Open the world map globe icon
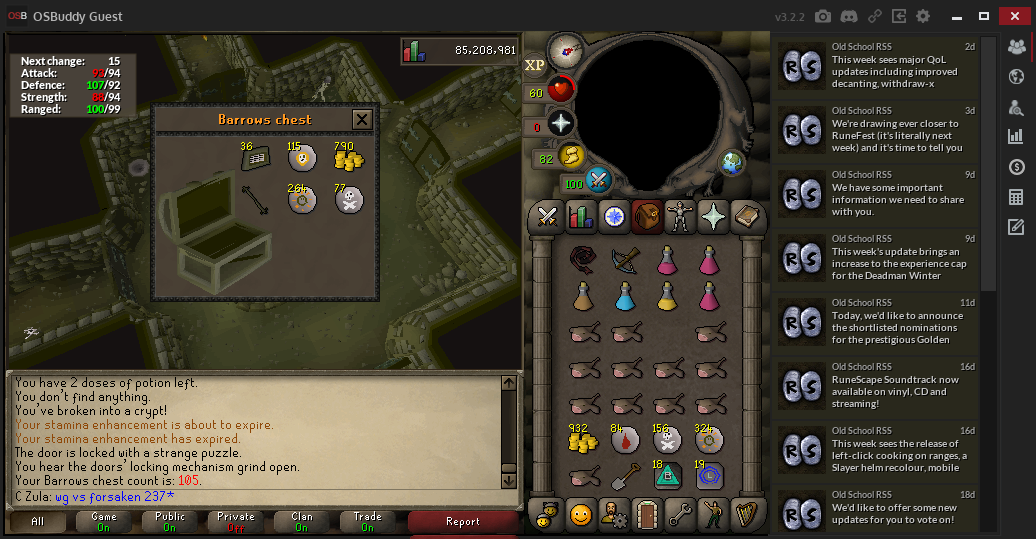Image resolution: width=1036 pixels, height=539 pixels. click(731, 163)
